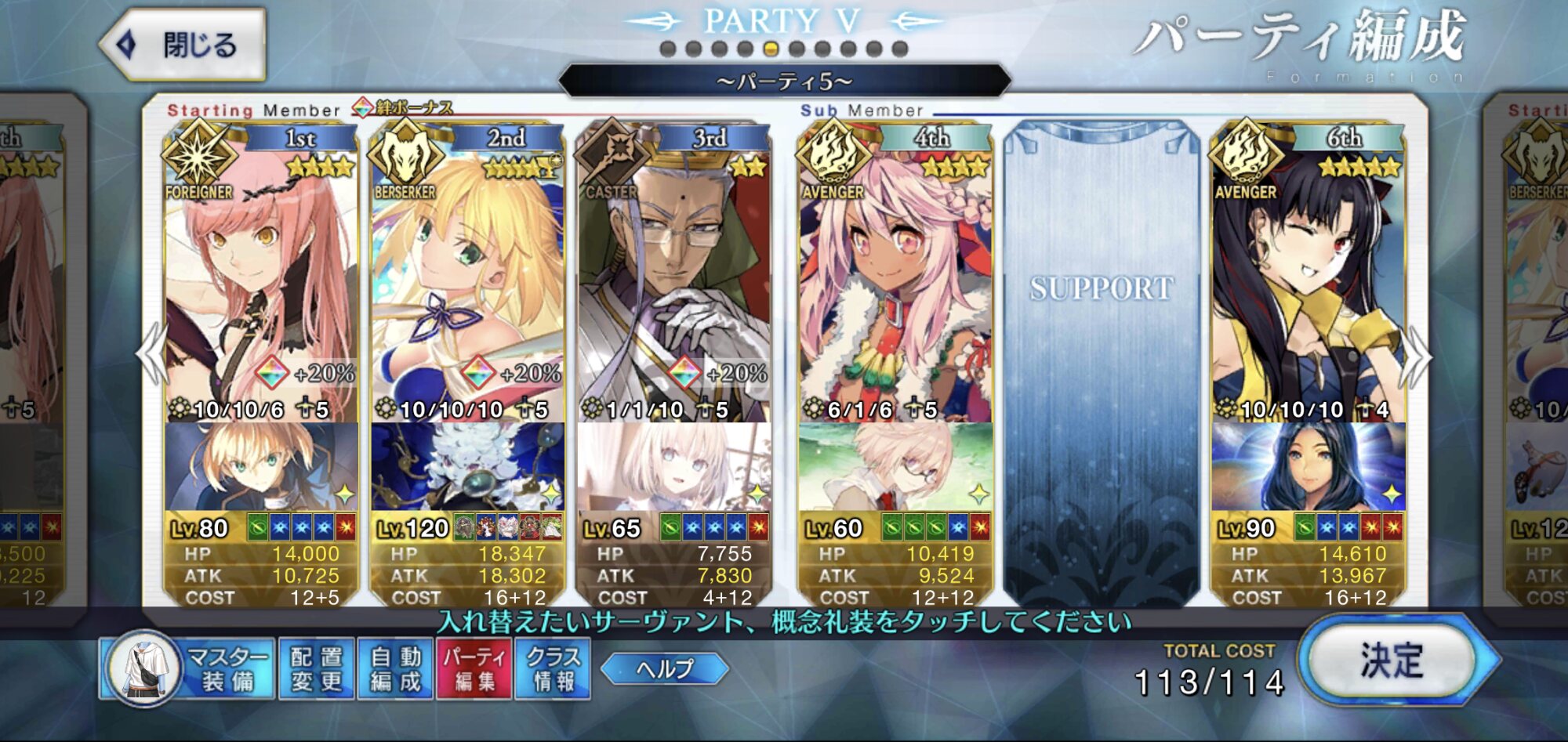The image size is (1568, 742).
Task: Activate 自動編成 auto formation
Action: 395,669
